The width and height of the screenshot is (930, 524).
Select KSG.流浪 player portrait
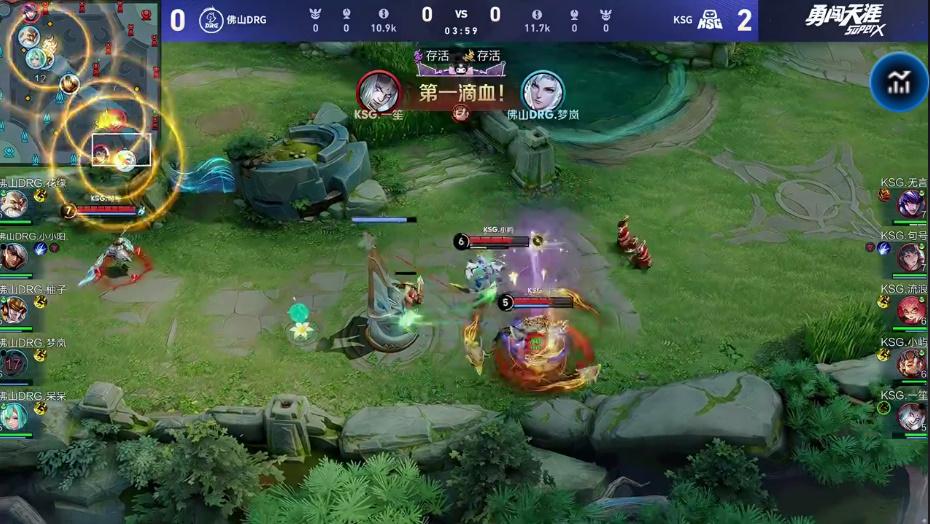(911, 310)
